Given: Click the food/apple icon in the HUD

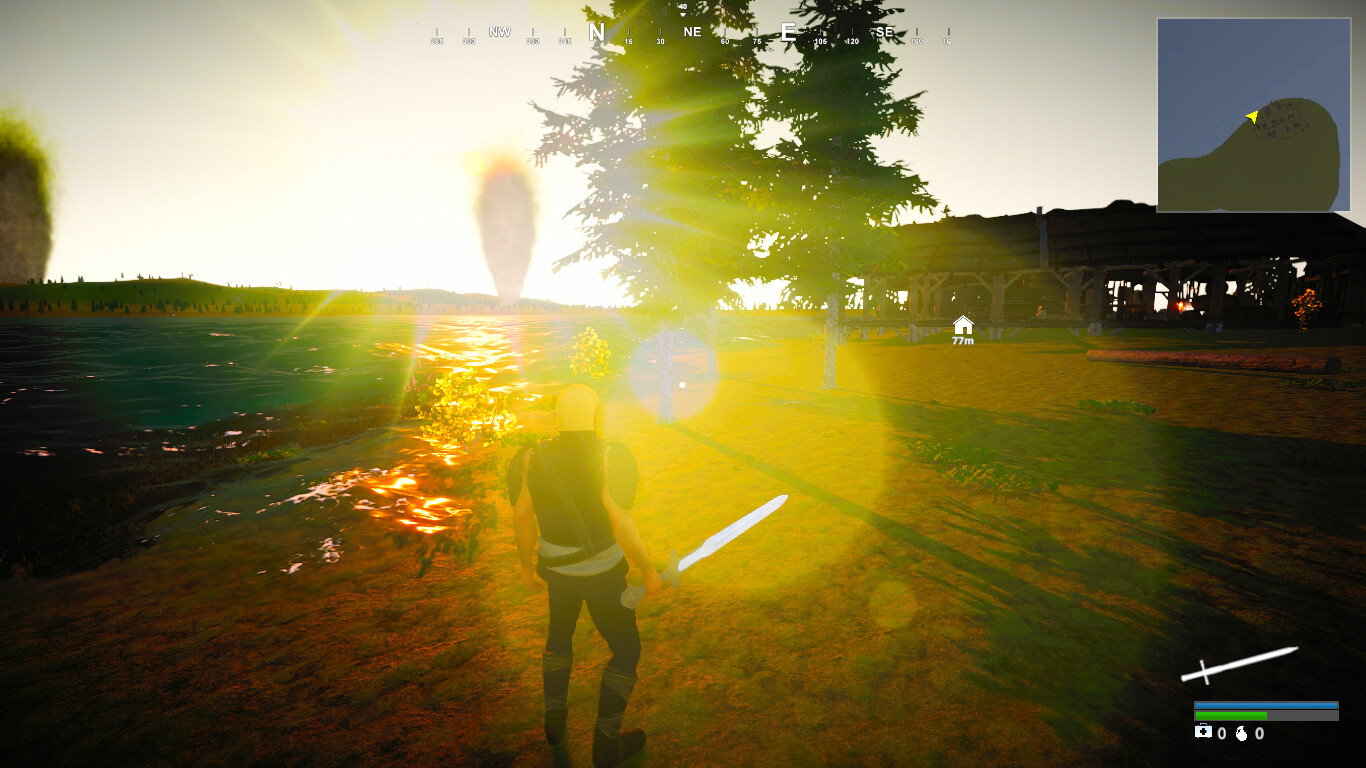Looking at the screenshot, I should pos(1242,733).
